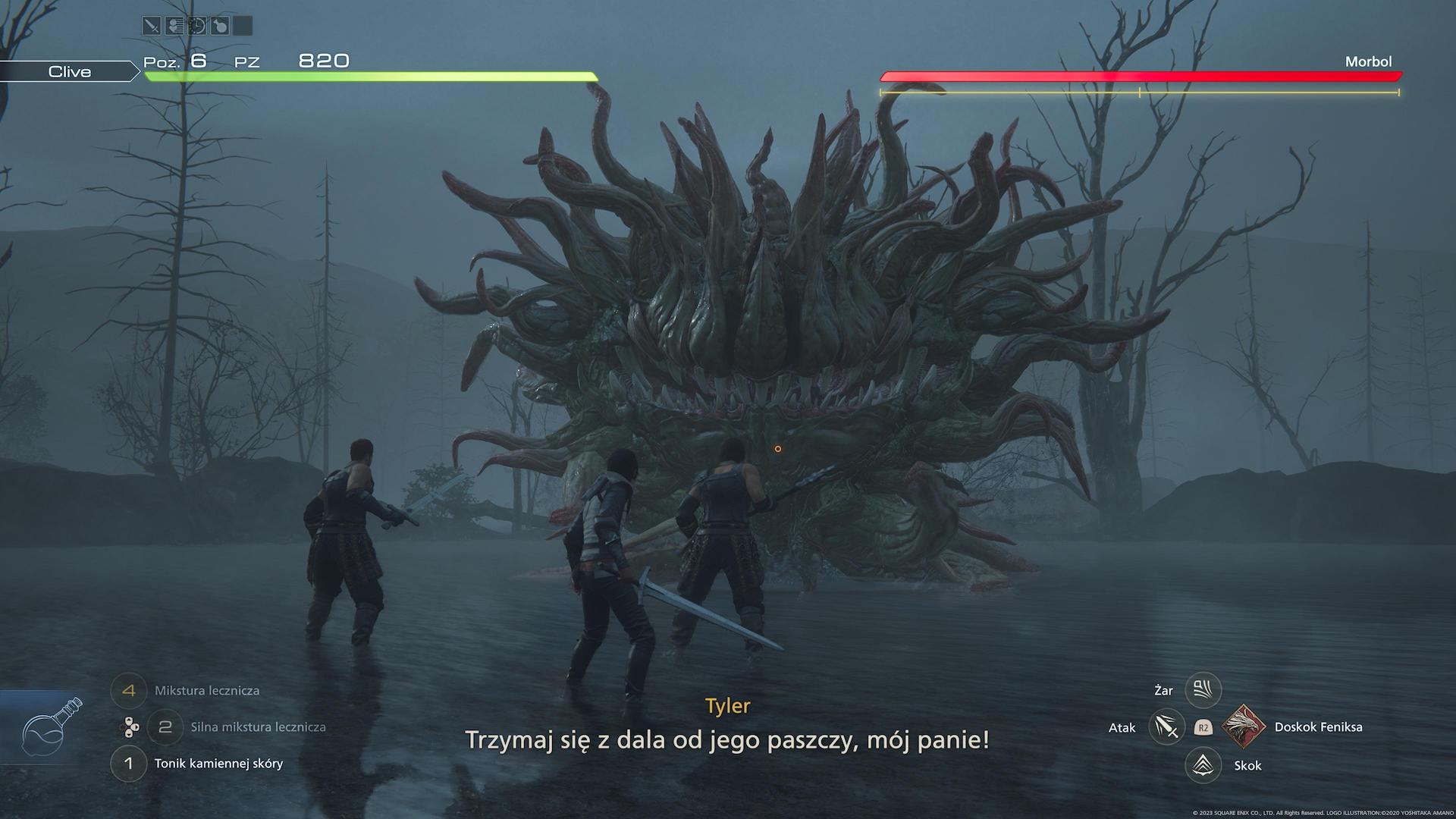Image resolution: width=1456 pixels, height=819 pixels.
Task: Select the Skok jump icon
Action: click(x=1203, y=765)
